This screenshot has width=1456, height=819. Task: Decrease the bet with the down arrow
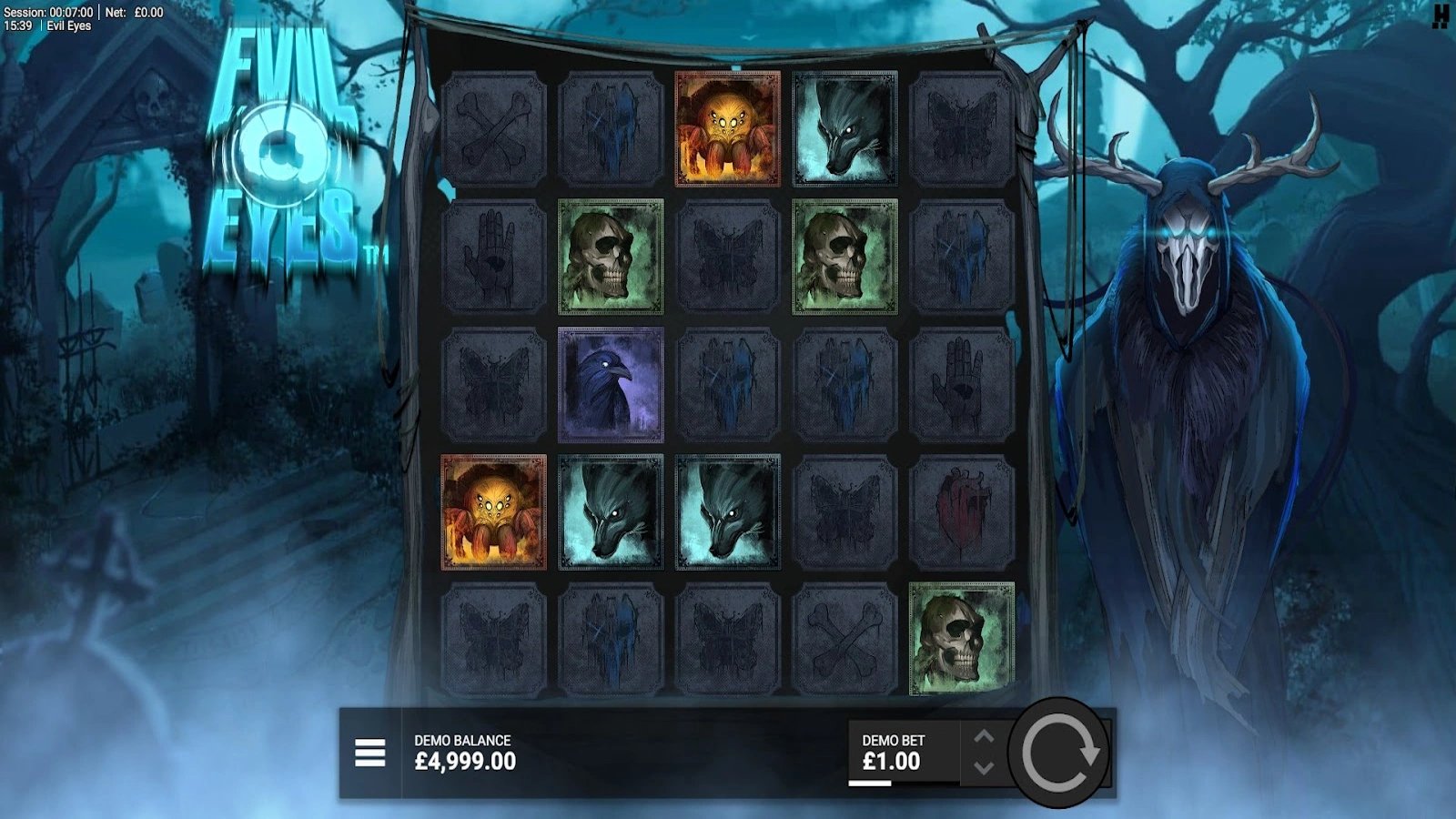984,769
